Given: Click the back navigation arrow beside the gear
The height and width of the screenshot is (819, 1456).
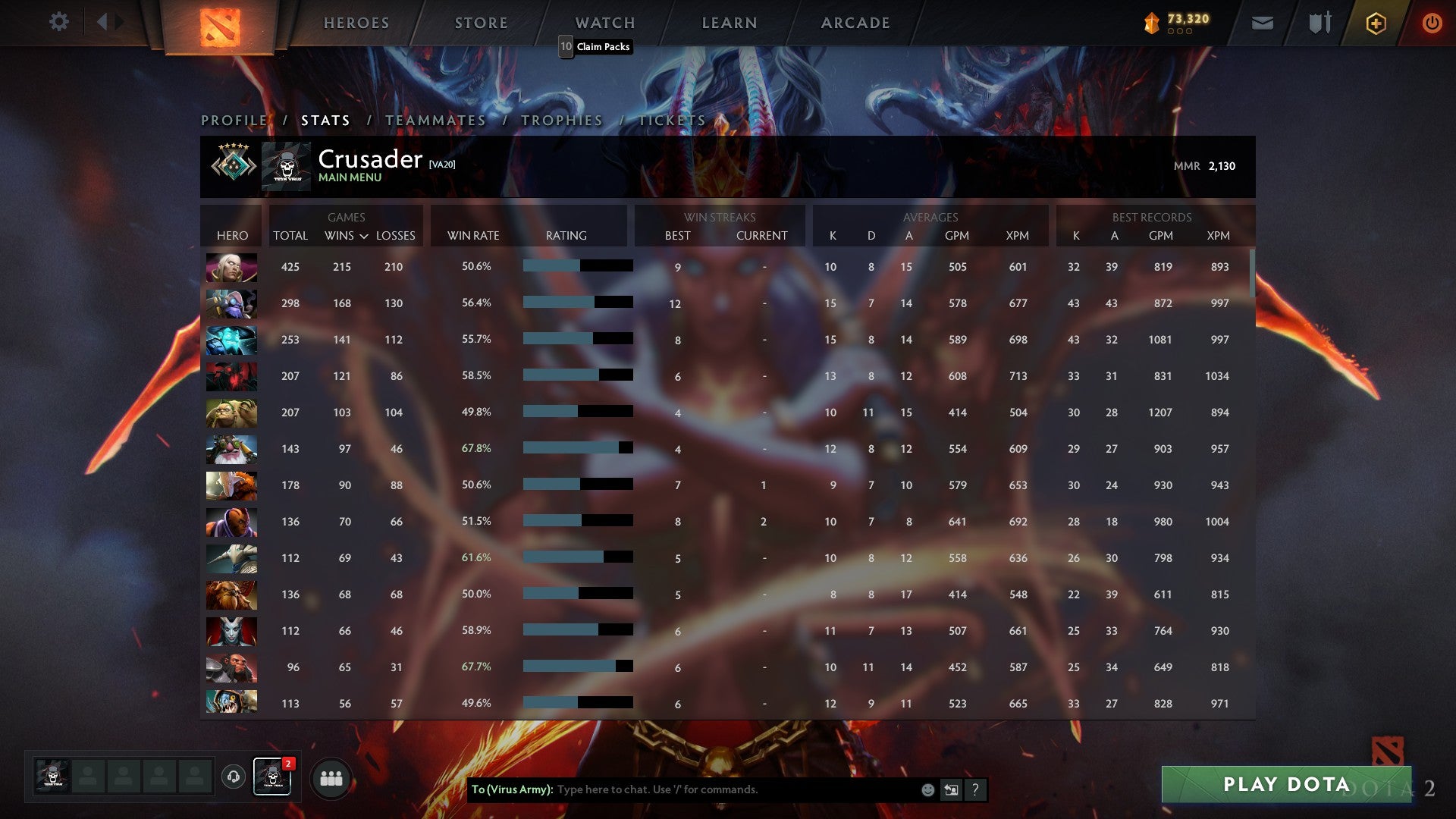Looking at the screenshot, I should [x=104, y=22].
